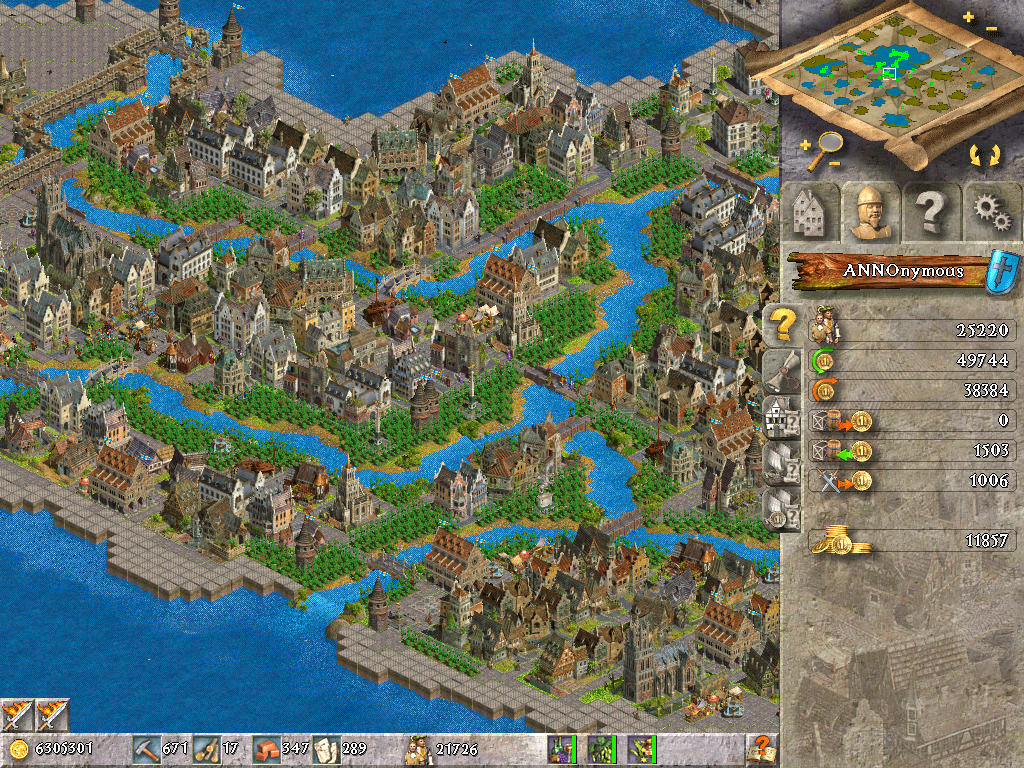This screenshot has height=768, width=1024.
Task: Shrink the minimap with its minus button
Action: (991, 30)
